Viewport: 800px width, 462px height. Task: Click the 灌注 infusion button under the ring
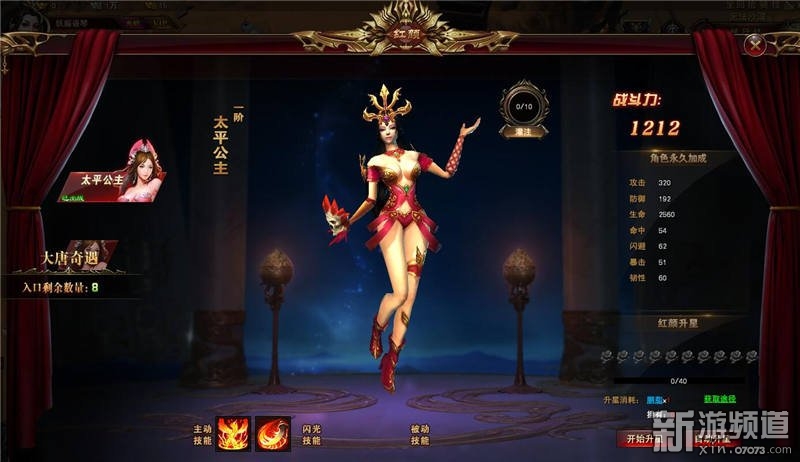click(523, 130)
